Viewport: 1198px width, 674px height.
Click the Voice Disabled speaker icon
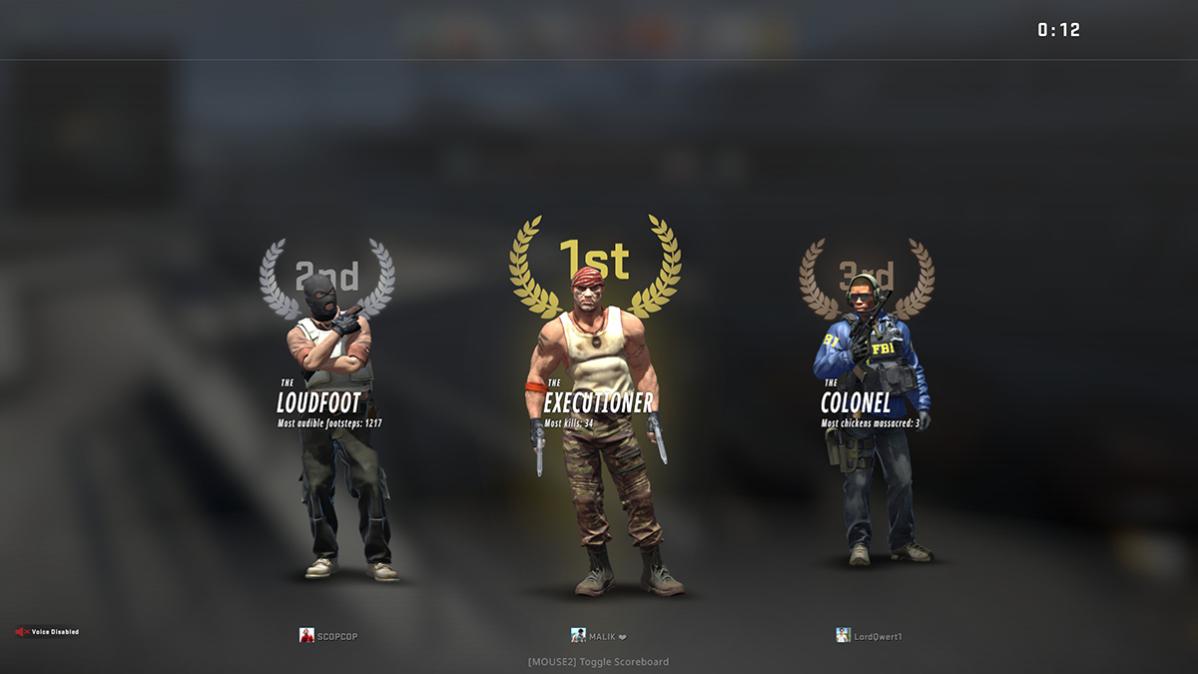22,632
